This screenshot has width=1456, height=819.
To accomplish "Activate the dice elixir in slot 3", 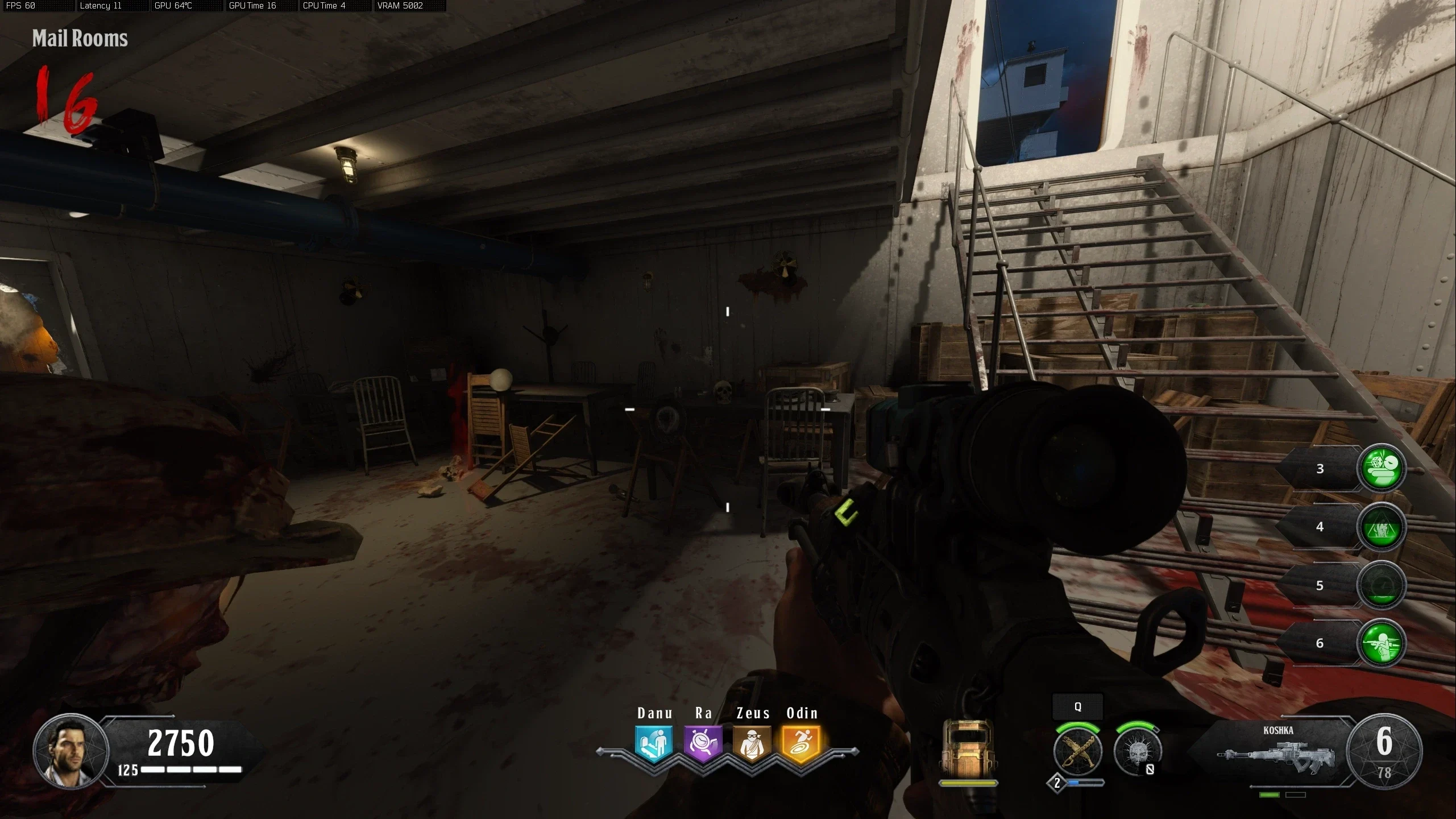I will (x=1382, y=468).
